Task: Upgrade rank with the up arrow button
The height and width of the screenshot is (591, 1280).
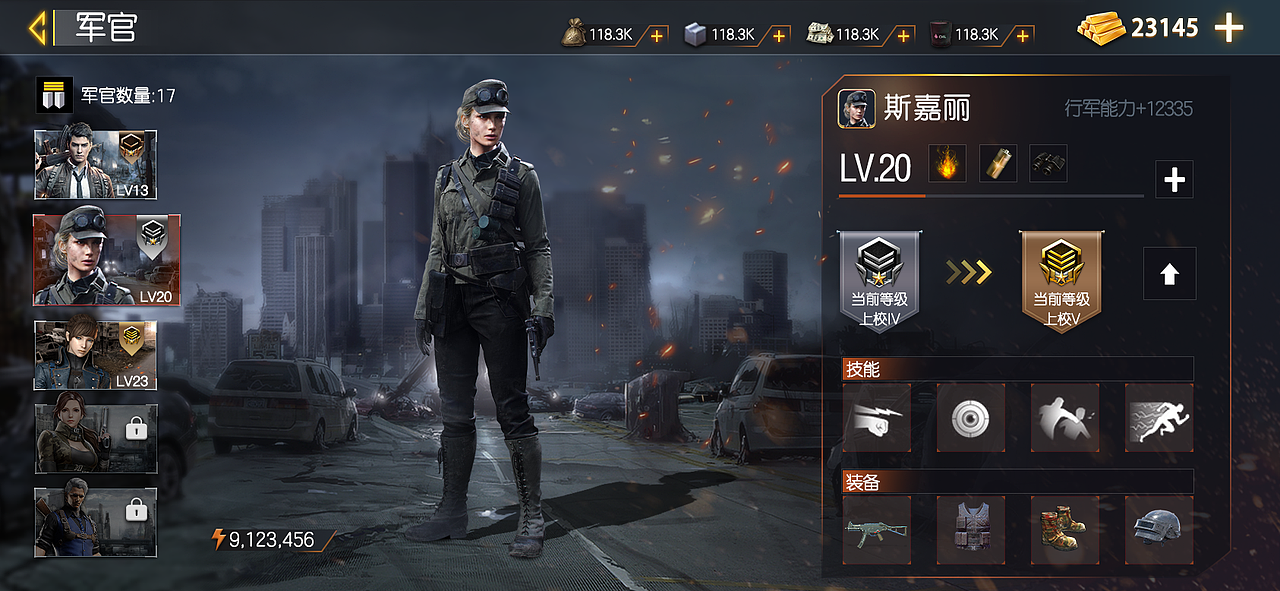Action: point(1169,273)
